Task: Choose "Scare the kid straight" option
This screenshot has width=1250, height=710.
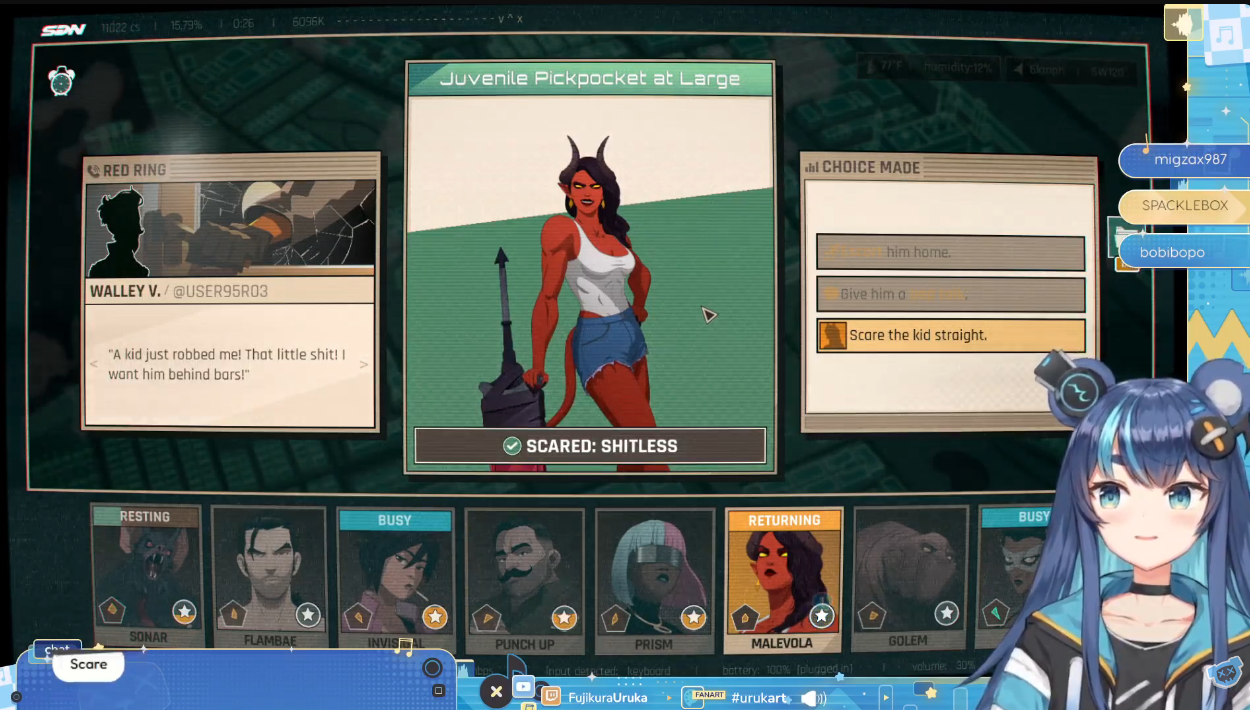Action: point(950,335)
